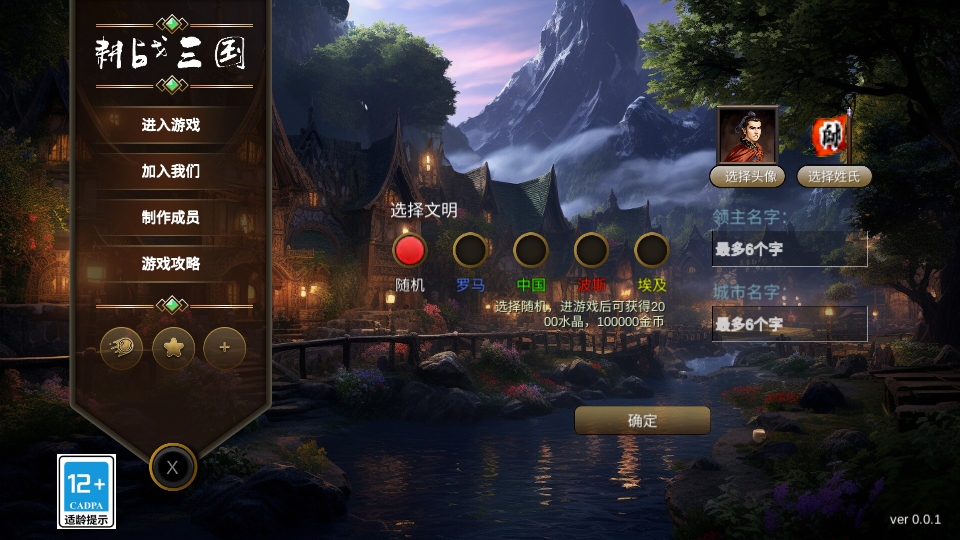Focus the 领主名字 input field
Viewport: 960px width, 540px height.
(789, 249)
